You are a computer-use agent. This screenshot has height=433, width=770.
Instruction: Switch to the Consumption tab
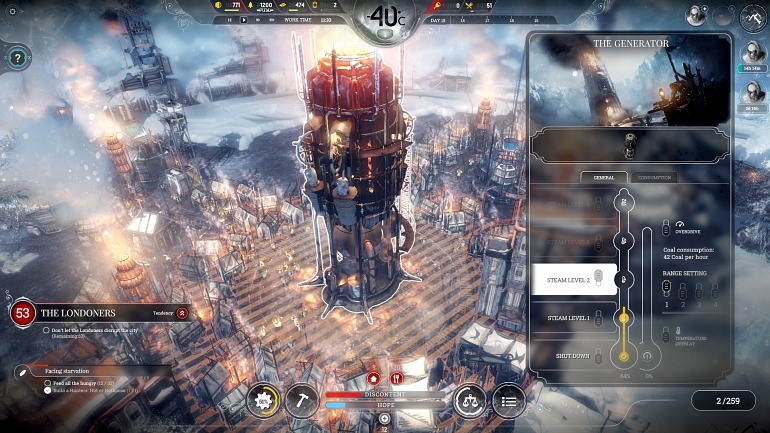coord(656,177)
